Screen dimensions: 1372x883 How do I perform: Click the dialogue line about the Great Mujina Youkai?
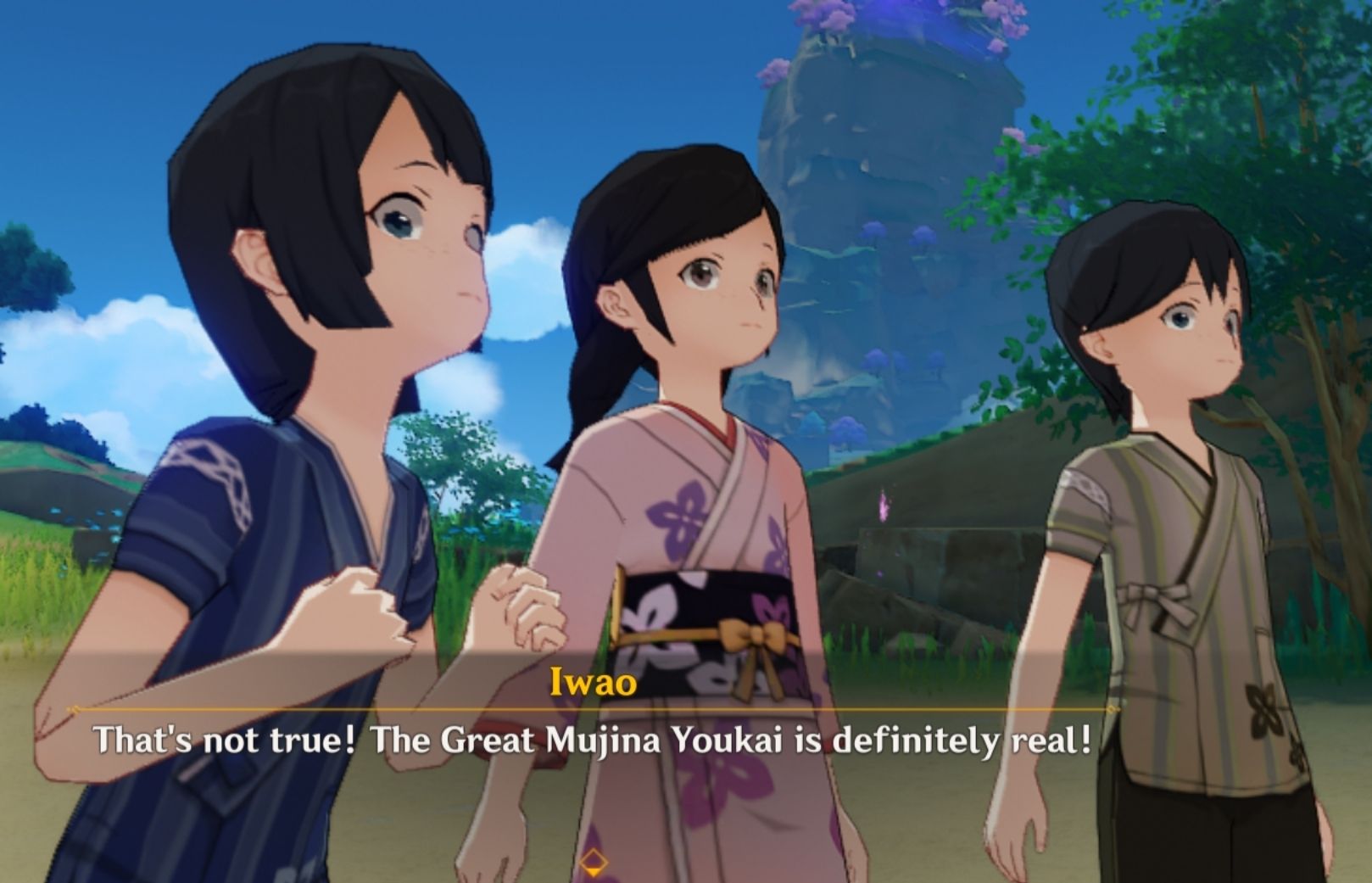594,738
